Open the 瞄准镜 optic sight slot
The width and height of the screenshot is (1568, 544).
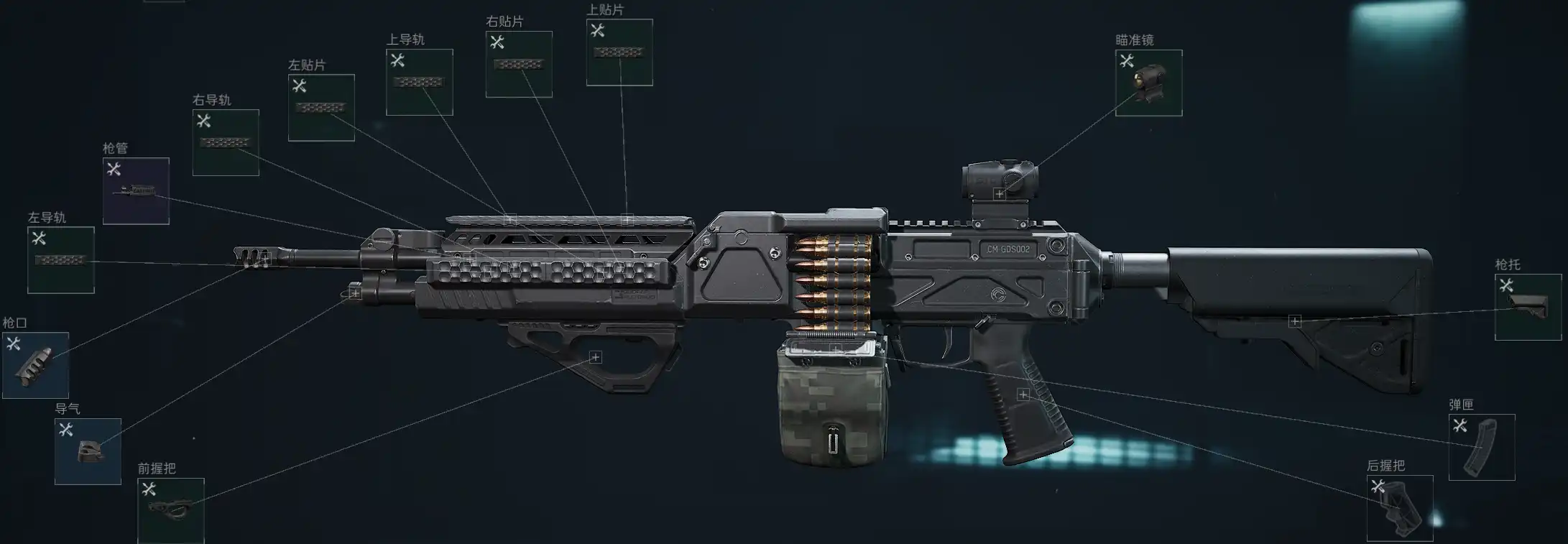[1148, 83]
